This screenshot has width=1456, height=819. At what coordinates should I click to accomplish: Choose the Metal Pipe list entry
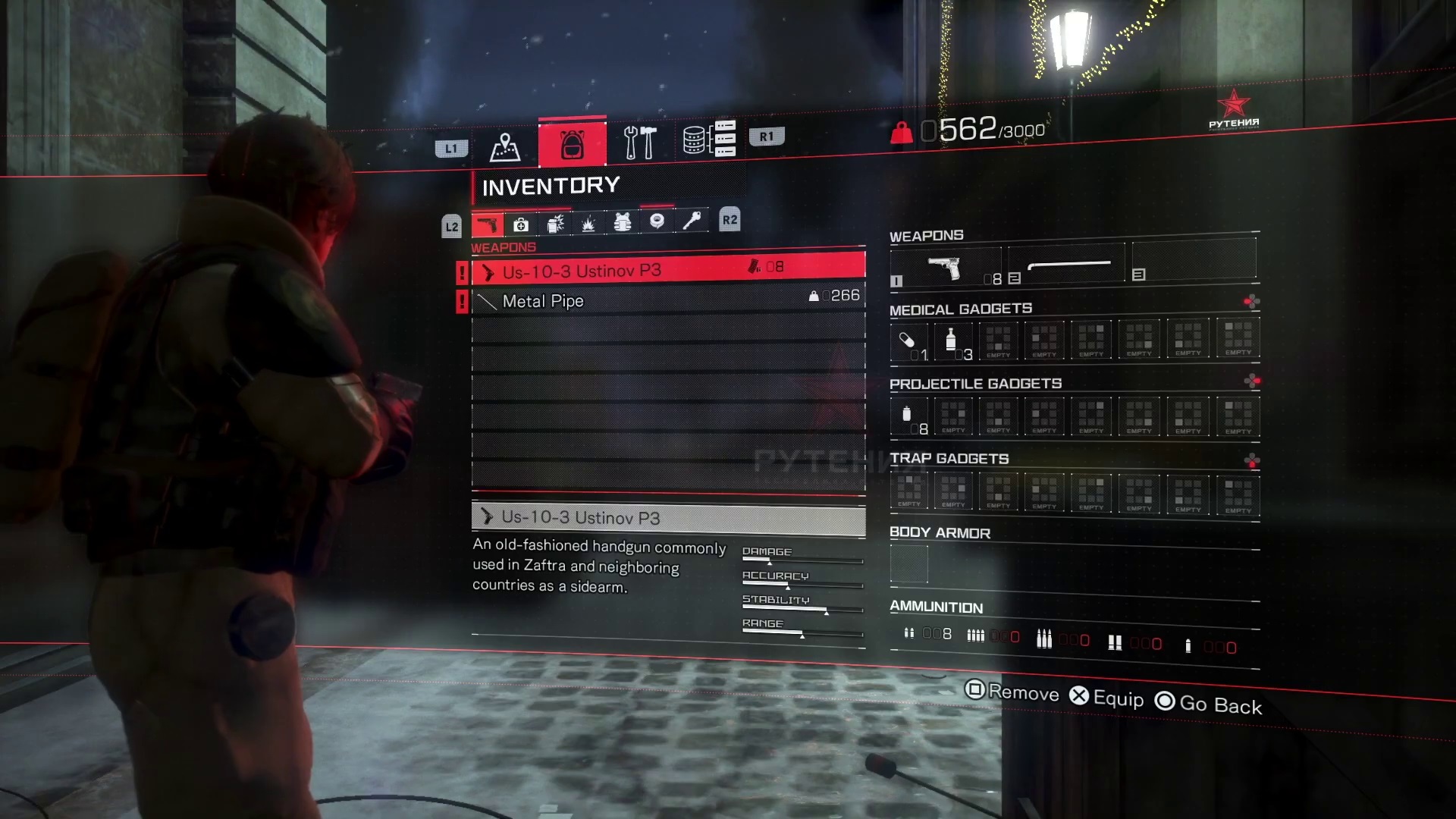coord(667,300)
